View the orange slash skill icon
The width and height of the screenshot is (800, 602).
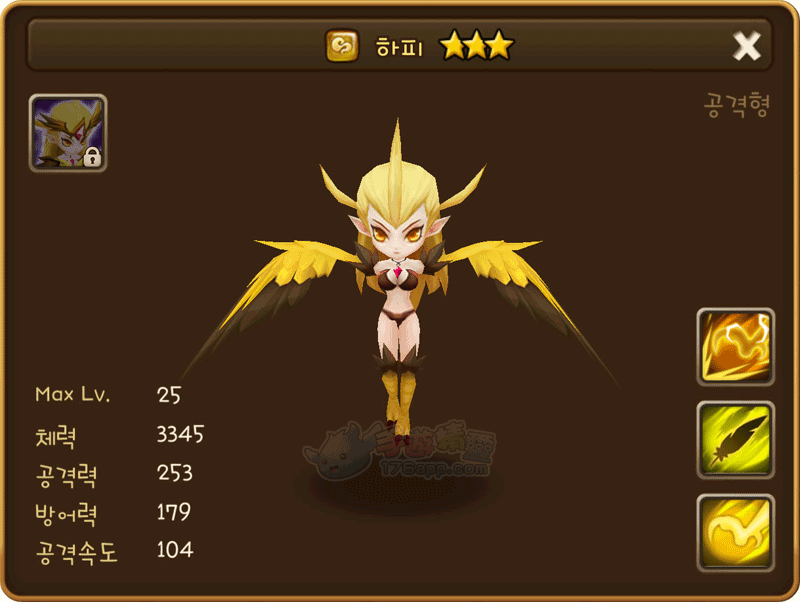735,347
